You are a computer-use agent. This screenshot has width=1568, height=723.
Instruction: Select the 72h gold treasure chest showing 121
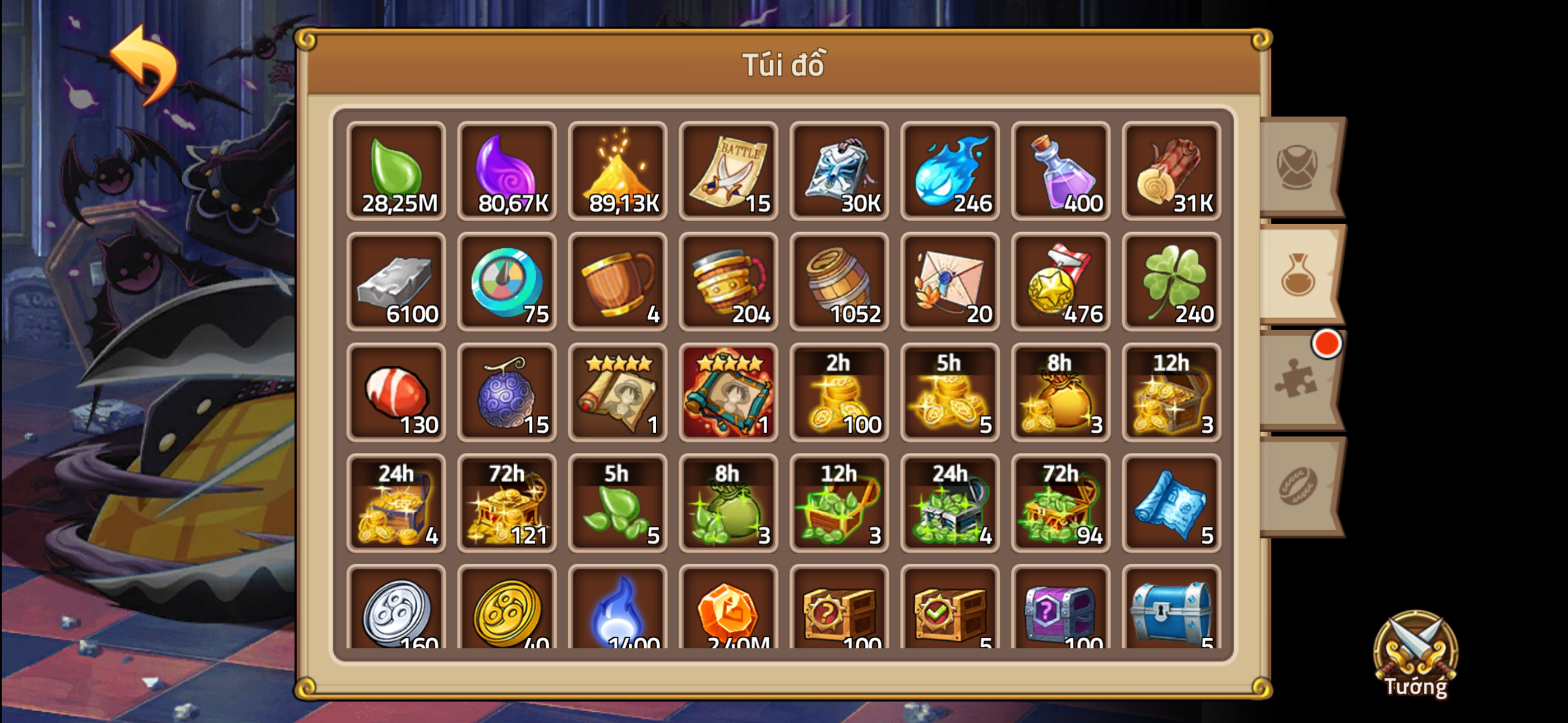tap(506, 504)
